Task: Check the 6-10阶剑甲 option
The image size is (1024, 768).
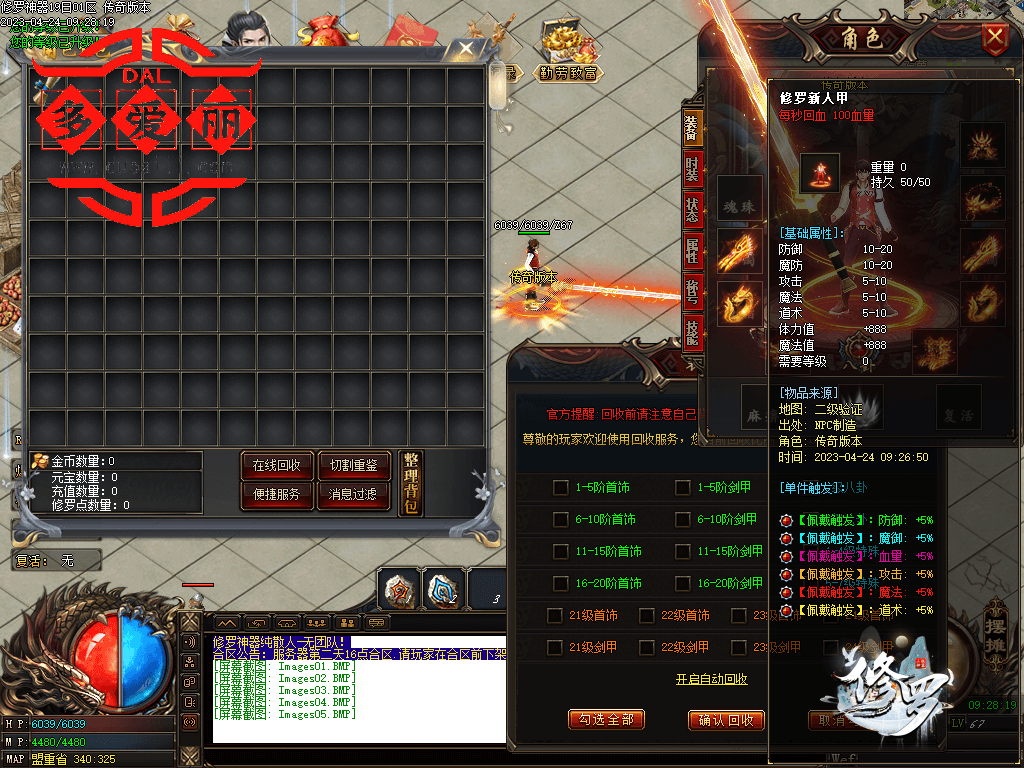Action: 682,520
